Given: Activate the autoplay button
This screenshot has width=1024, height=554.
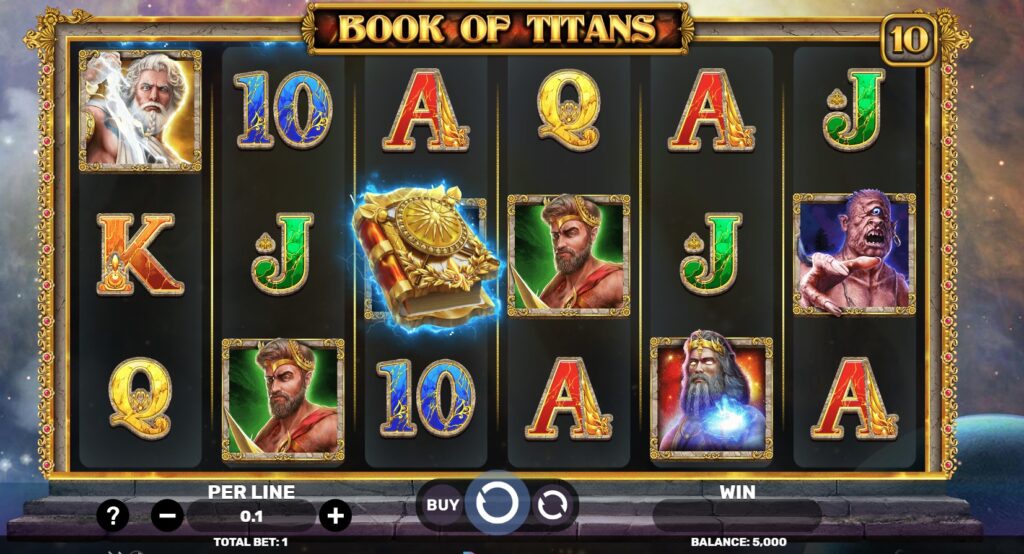Looking at the screenshot, I should pos(551,505).
